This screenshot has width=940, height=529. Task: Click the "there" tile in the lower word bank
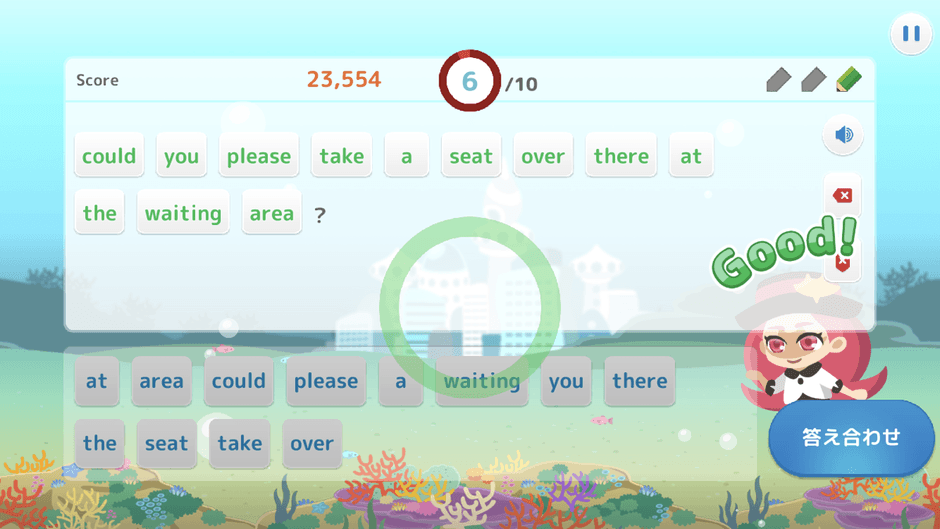click(639, 381)
